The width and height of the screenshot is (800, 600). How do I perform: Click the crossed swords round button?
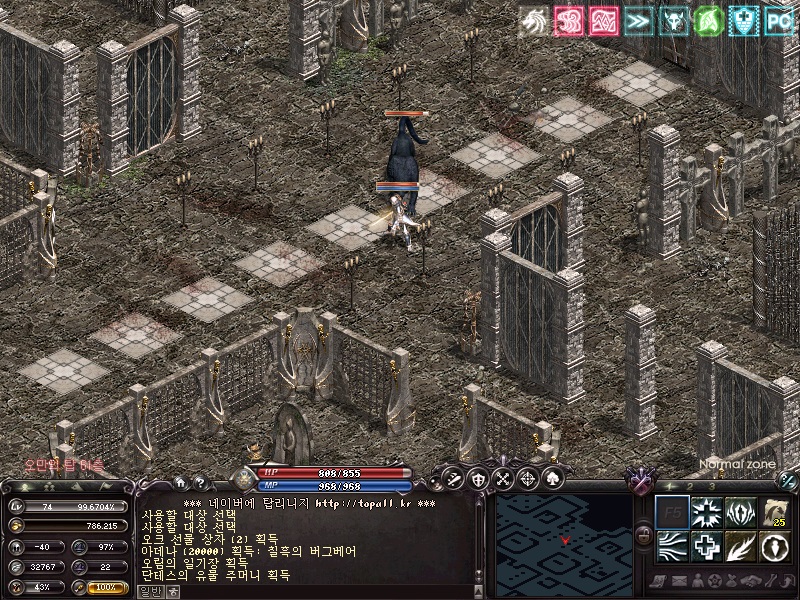coord(453,478)
